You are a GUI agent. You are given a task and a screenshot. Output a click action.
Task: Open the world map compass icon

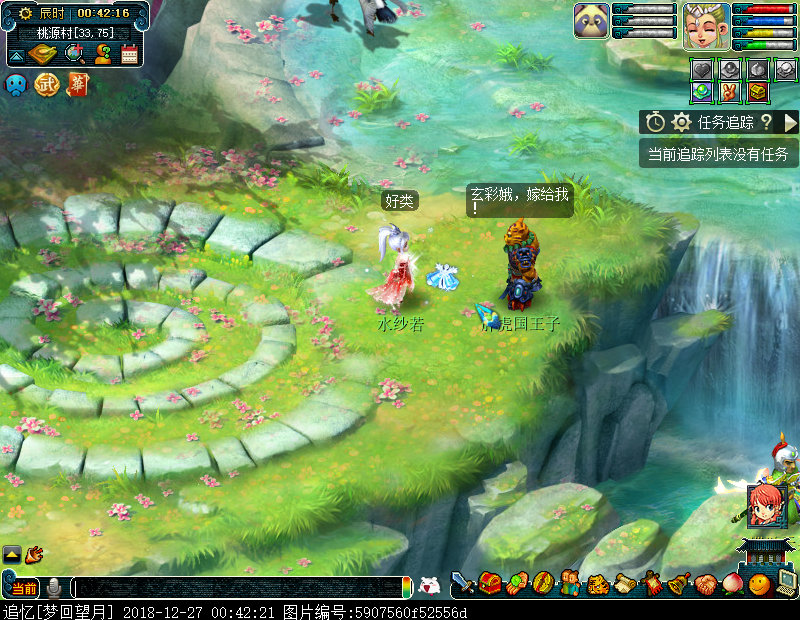(x=43, y=54)
